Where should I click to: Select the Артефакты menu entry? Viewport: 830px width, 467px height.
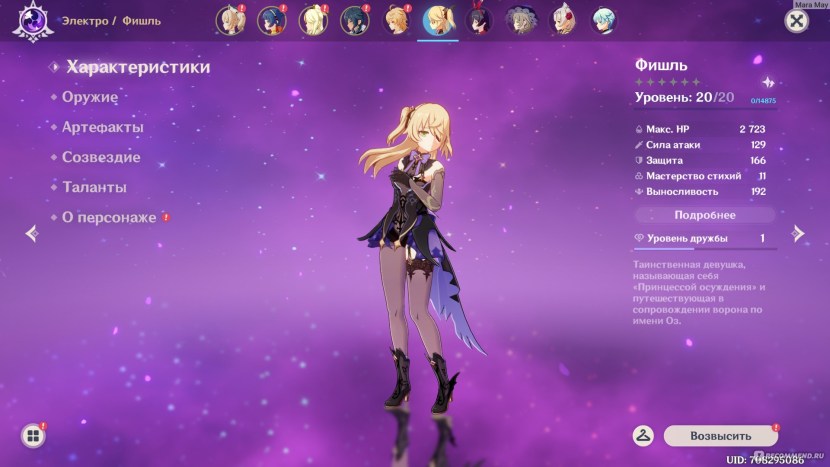102,127
